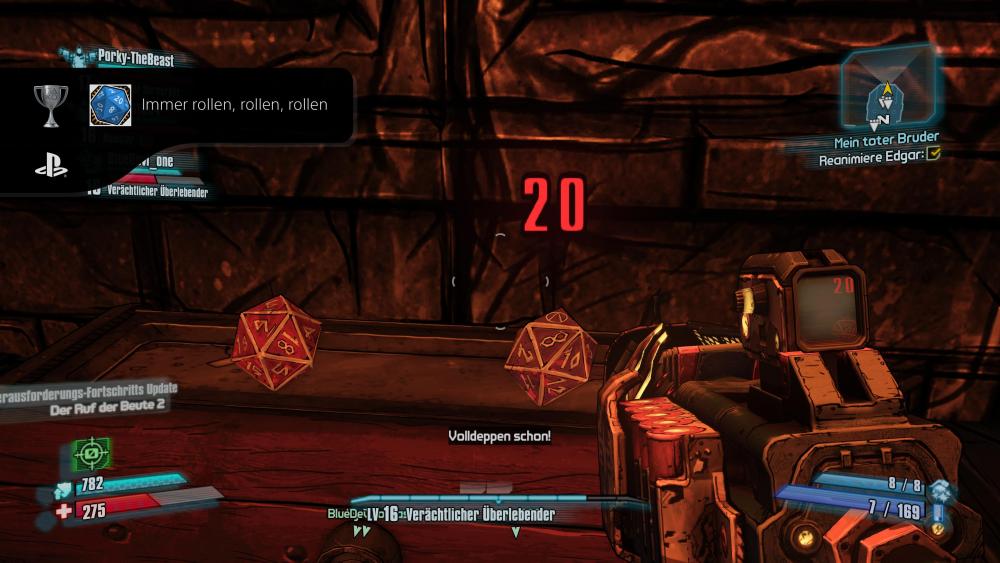Toggle the "Reanimiere Edgar" objective checkbox
Image resolution: width=1000 pixels, height=563 pixels.
[933, 155]
